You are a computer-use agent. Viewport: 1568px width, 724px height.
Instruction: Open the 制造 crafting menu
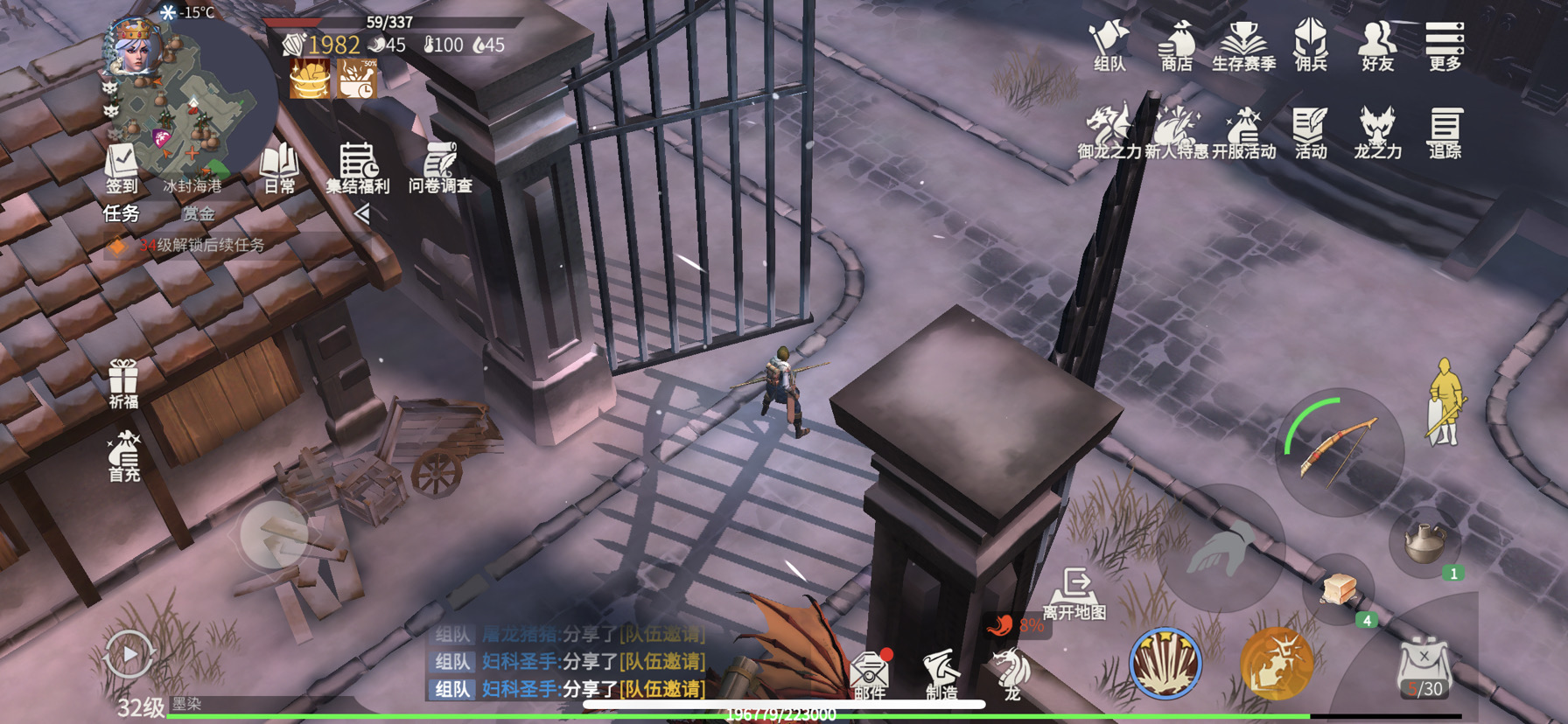point(941,674)
